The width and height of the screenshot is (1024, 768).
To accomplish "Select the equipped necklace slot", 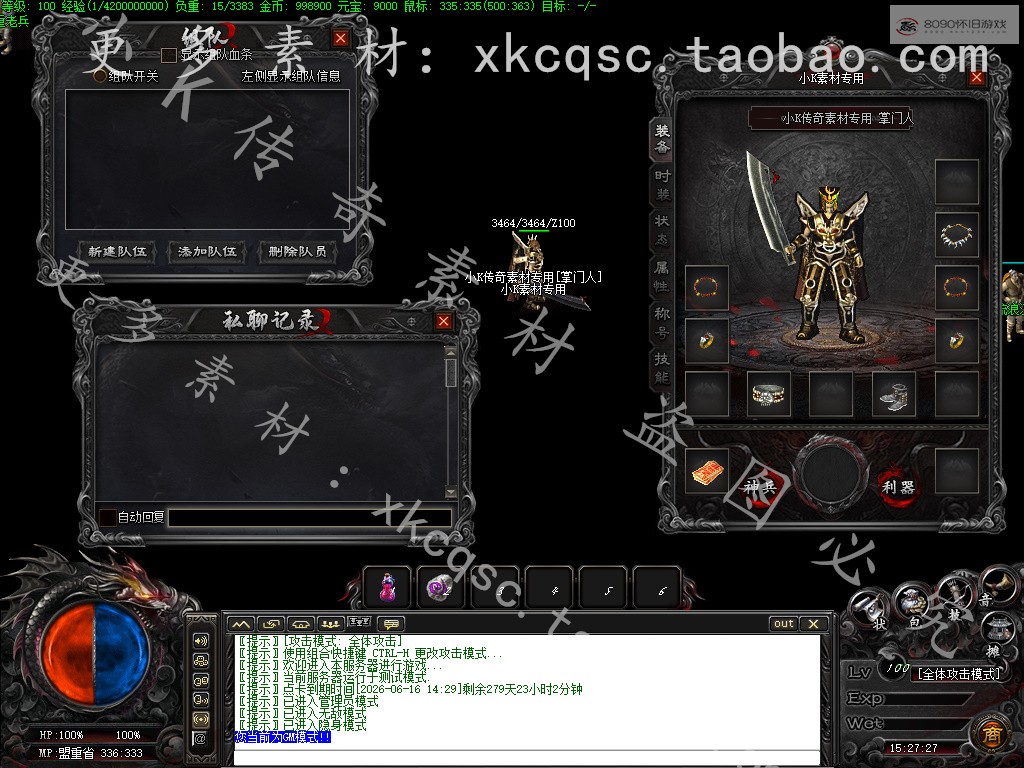I will [957, 235].
